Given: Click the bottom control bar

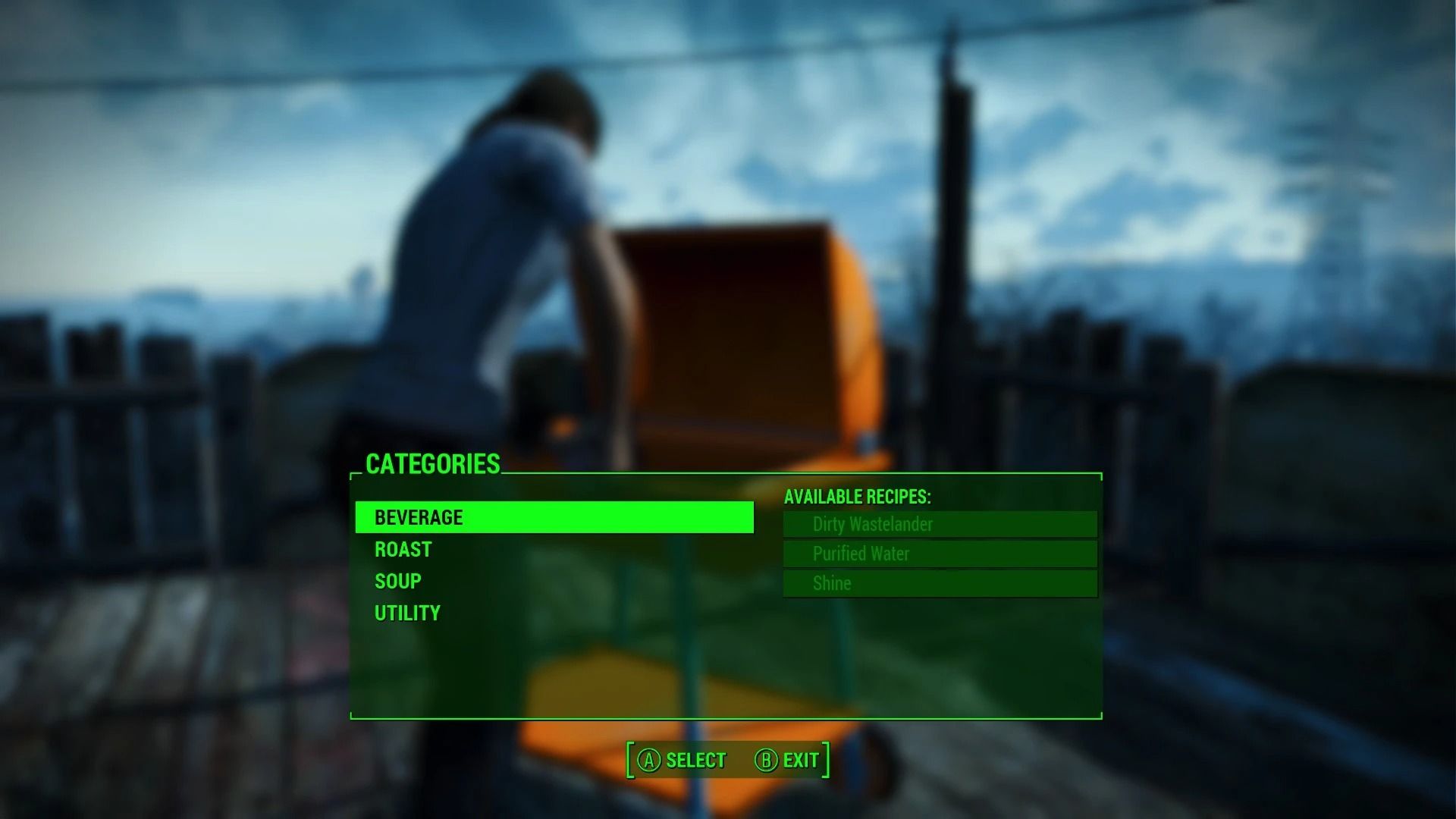Looking at the screenshot, I should point(728,759).
